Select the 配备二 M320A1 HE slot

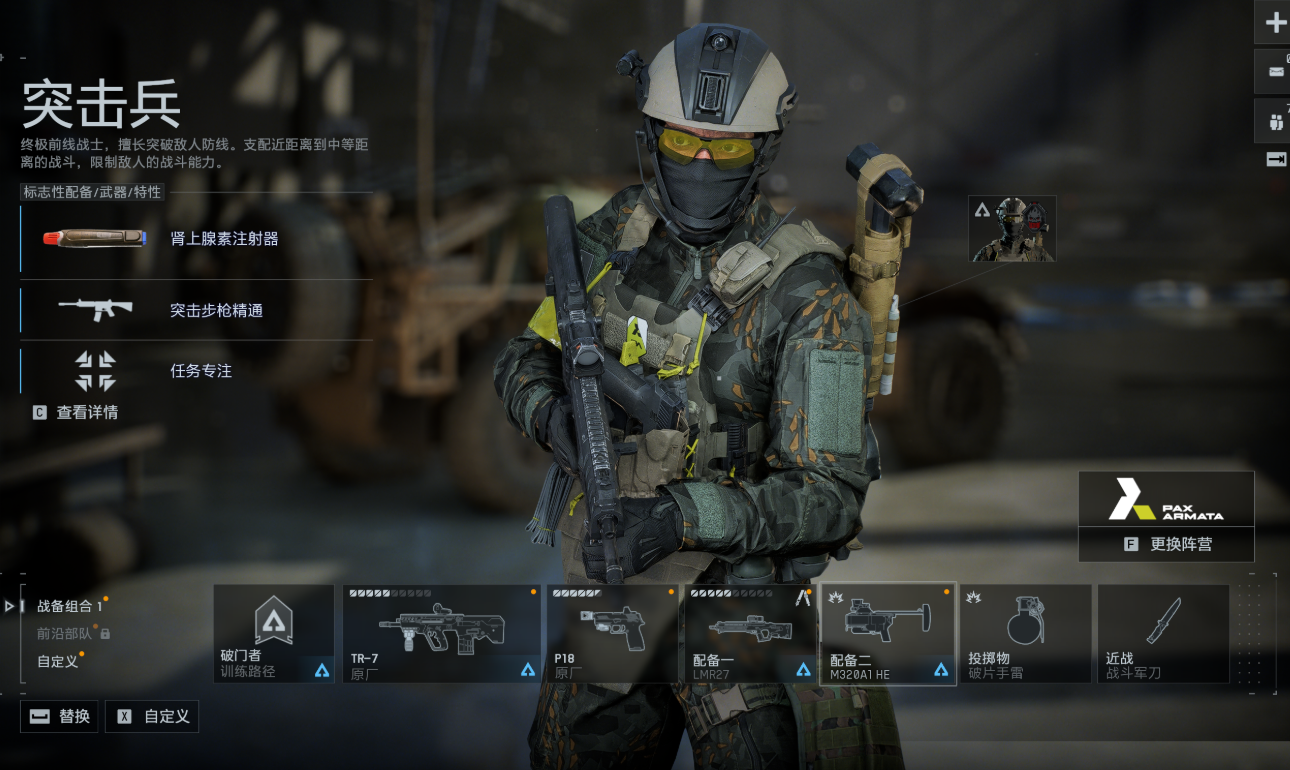pos(887,633)
